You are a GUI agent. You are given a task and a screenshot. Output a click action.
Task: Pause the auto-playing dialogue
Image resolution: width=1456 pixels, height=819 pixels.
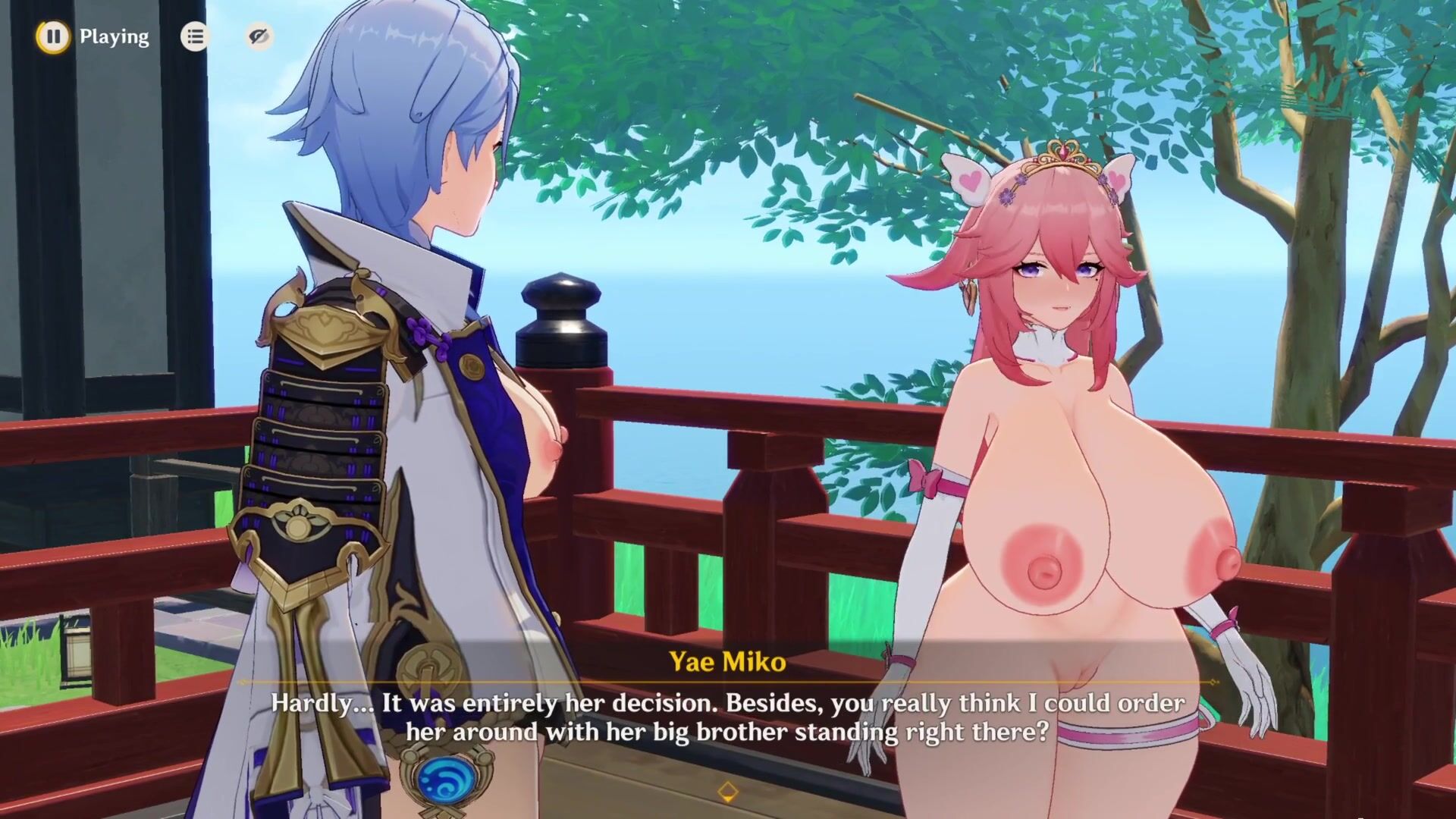click(53, 36)
